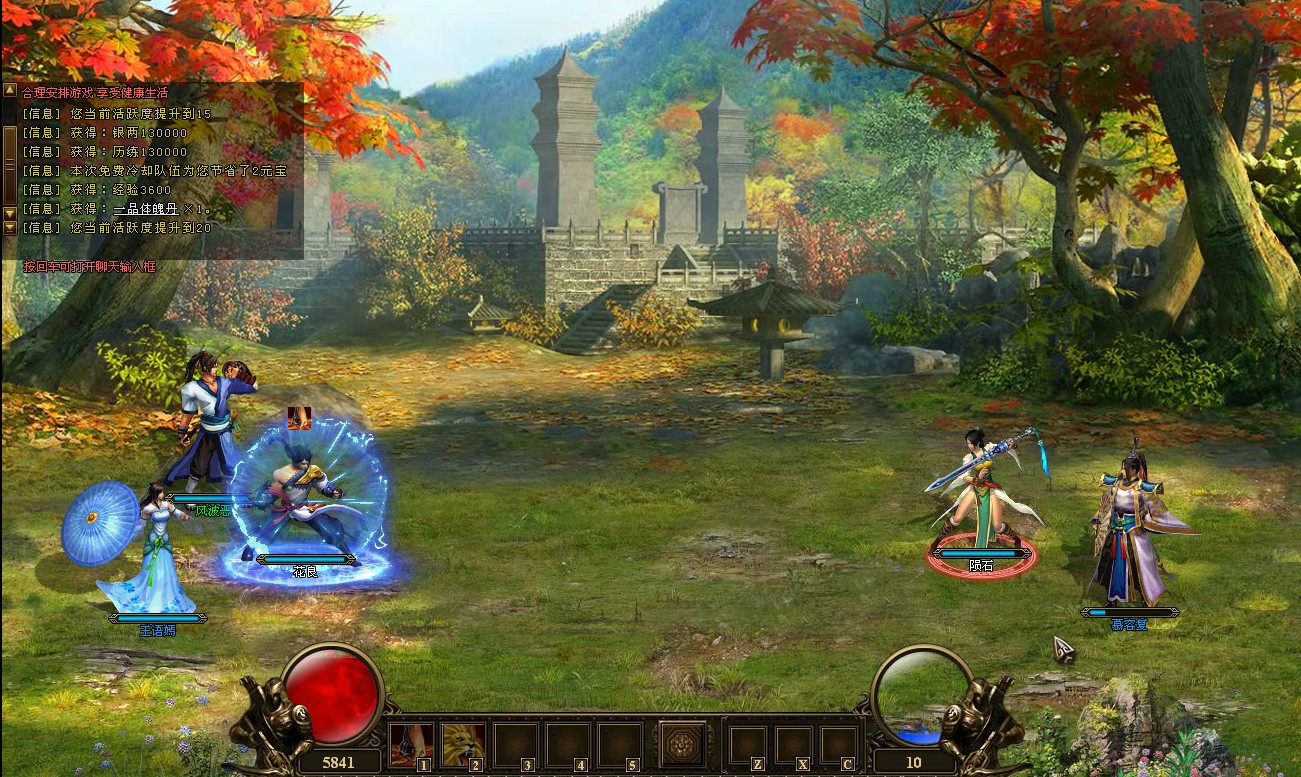1301x777 pixels.
Task: Select the empty hotbar slot labeled C
Action: pyautogui.click(x=838, y=745)
